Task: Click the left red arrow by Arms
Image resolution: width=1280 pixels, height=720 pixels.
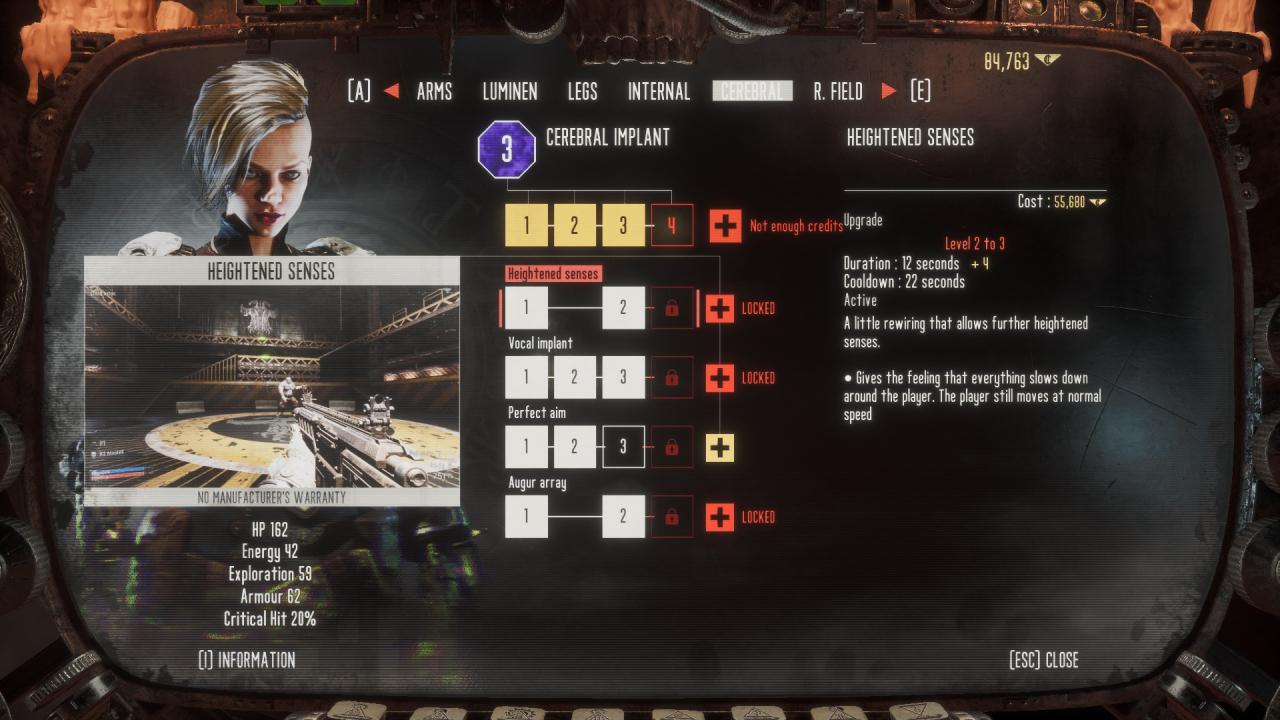Action: click(x=391, y=92)
